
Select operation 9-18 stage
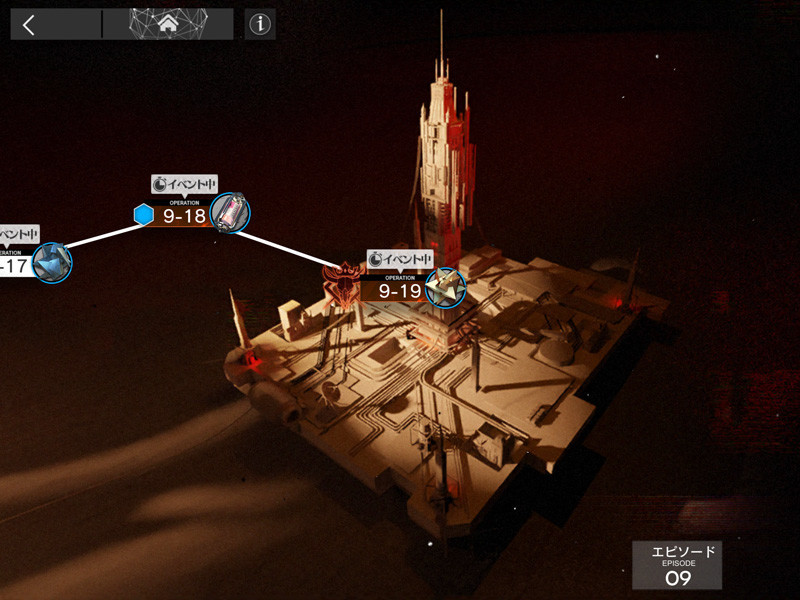pyautogui.click(x=186, y=213)
